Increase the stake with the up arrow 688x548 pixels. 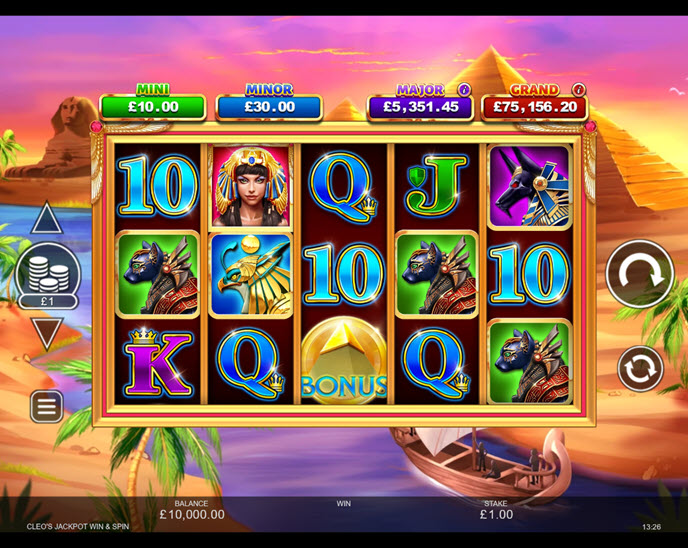pos(47,219)
